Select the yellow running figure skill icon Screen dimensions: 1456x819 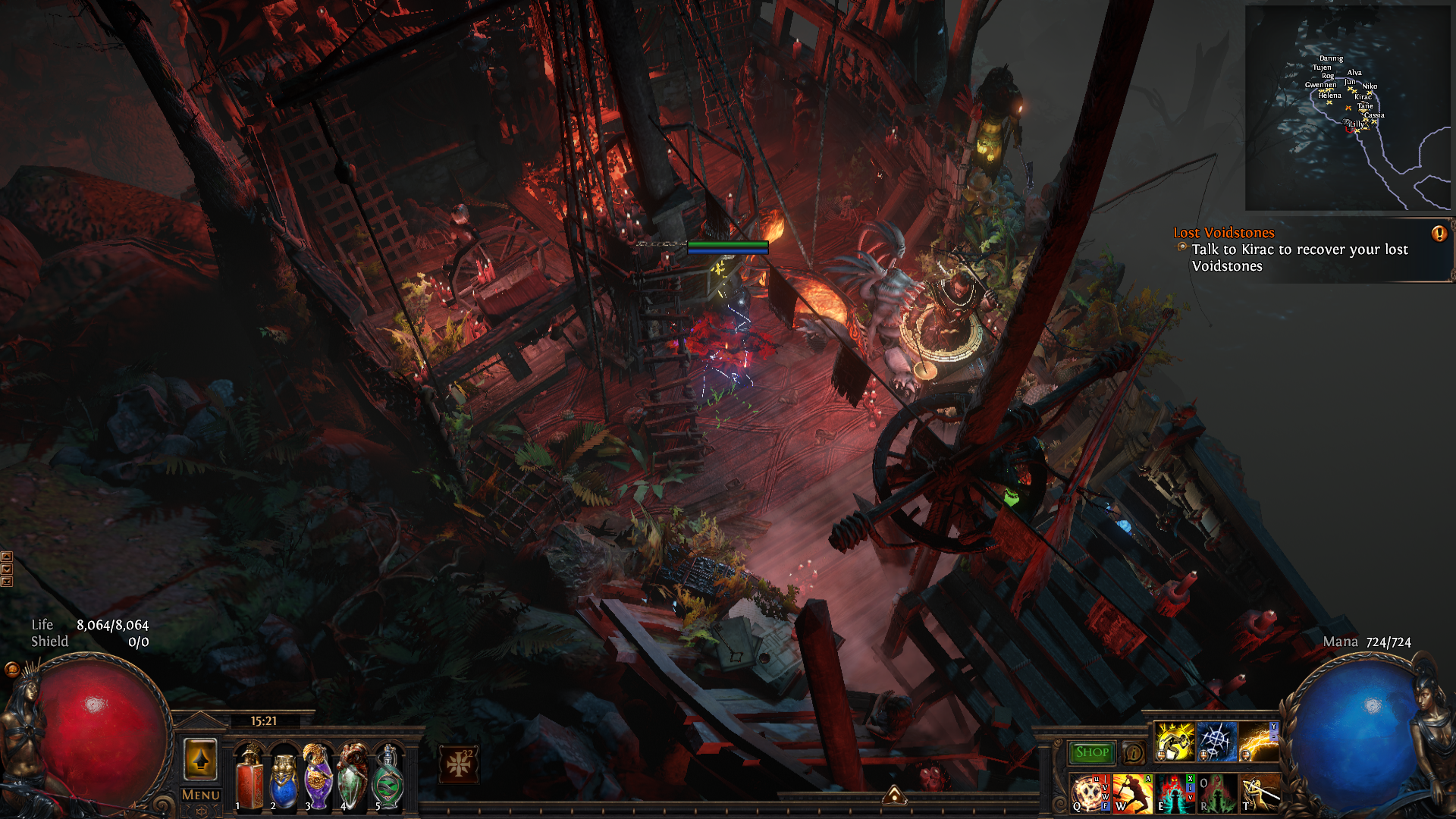tap(1174, 741)
